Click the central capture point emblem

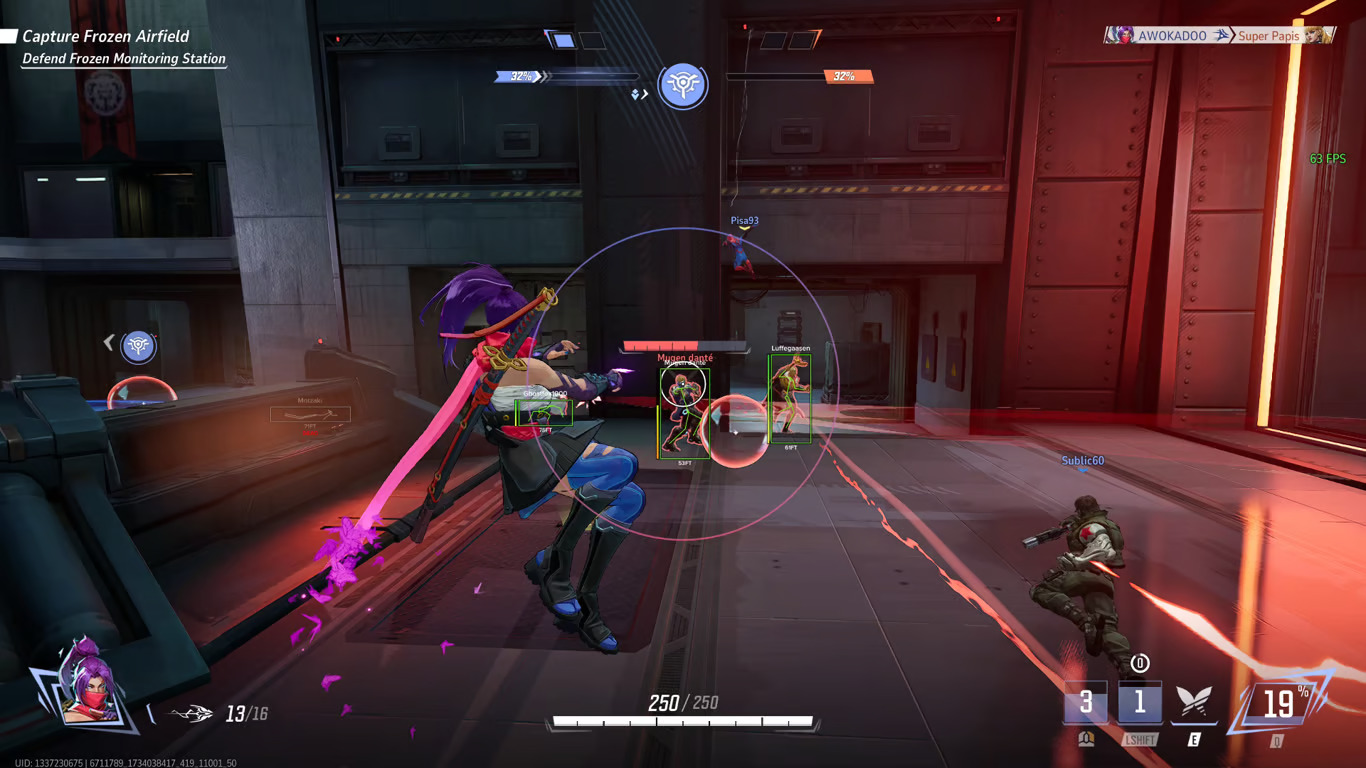(x=683, y=85)
